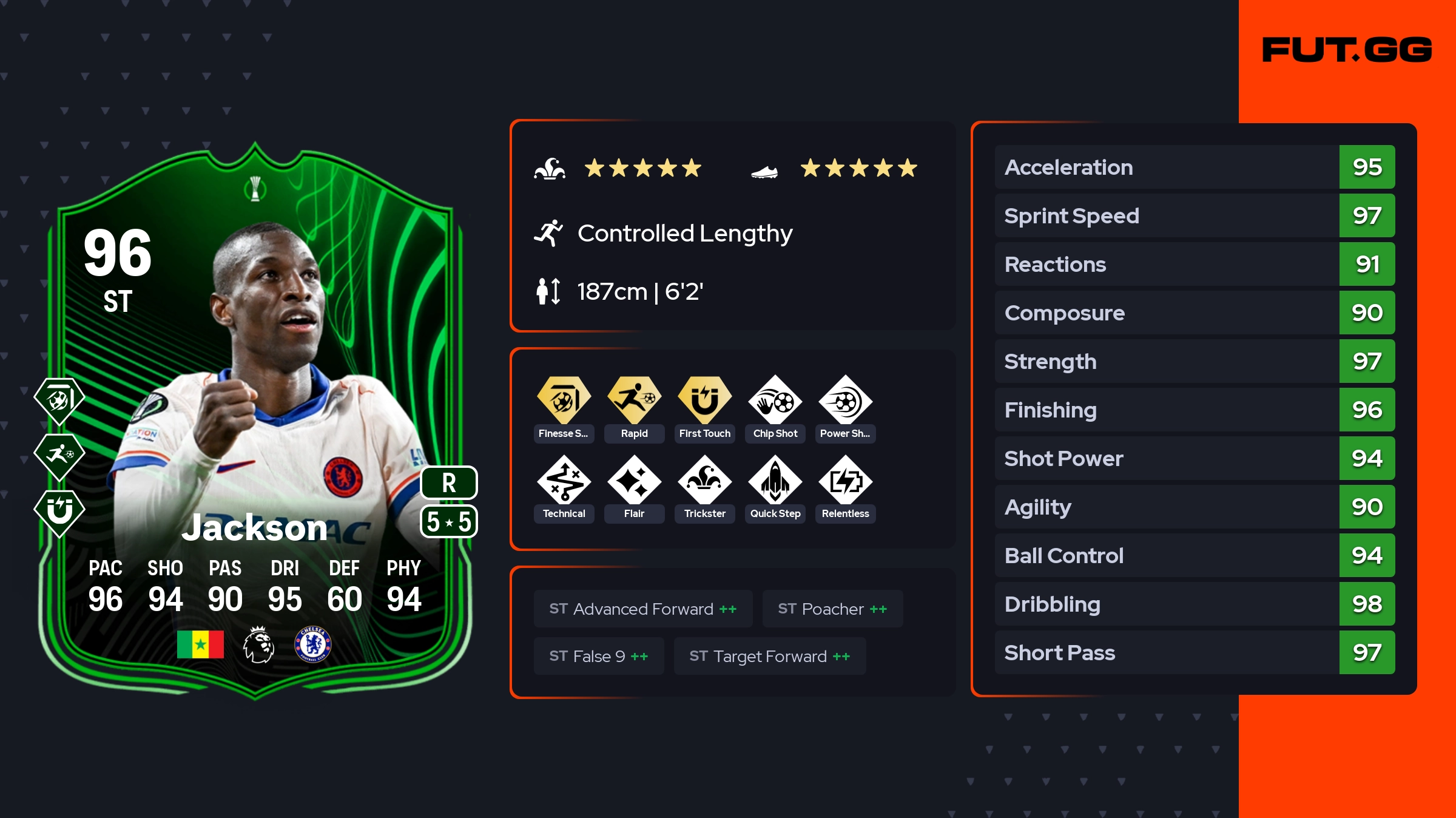Click the Flair playstyle icon
This screenshot has height=818, width=1456.
pos(634,481)
